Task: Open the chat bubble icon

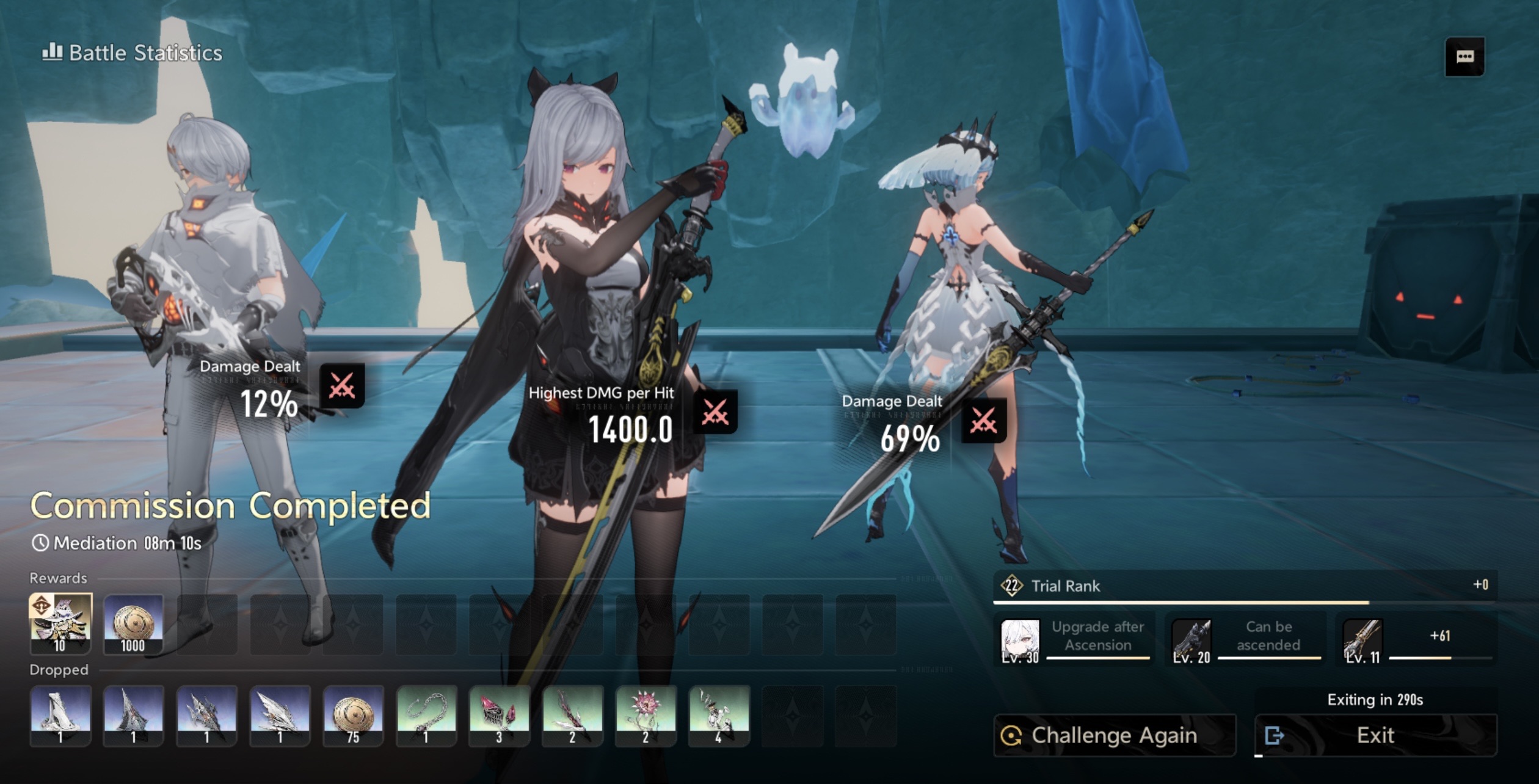Action: (1464, 57)
